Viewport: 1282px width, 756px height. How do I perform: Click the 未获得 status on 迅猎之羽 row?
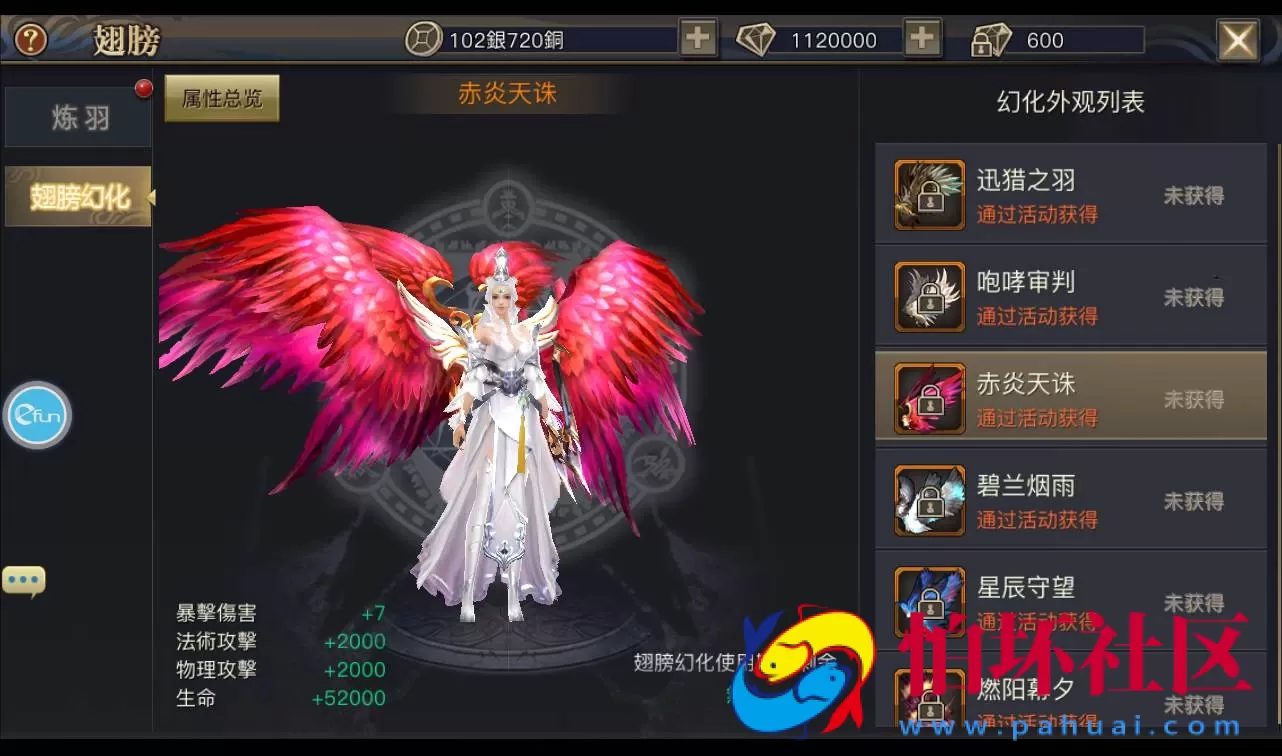pyautogui.click(x=1193, y=195)
